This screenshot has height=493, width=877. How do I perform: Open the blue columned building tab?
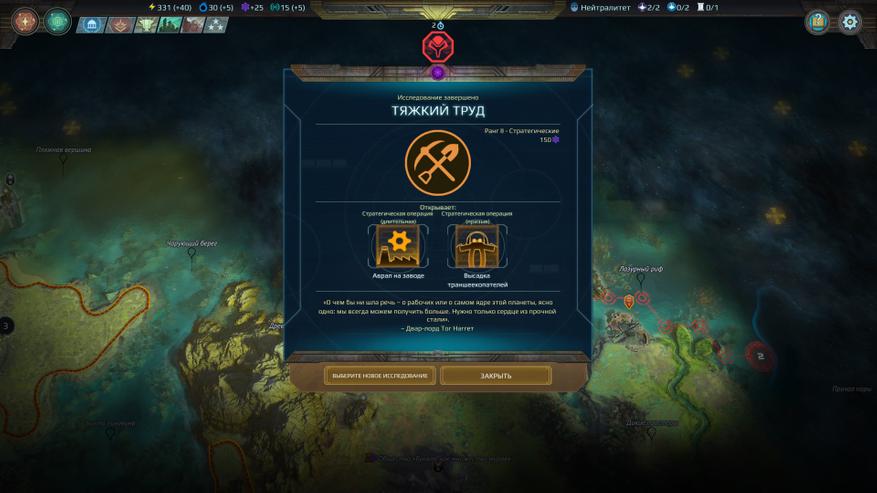(x=91, y=25)
